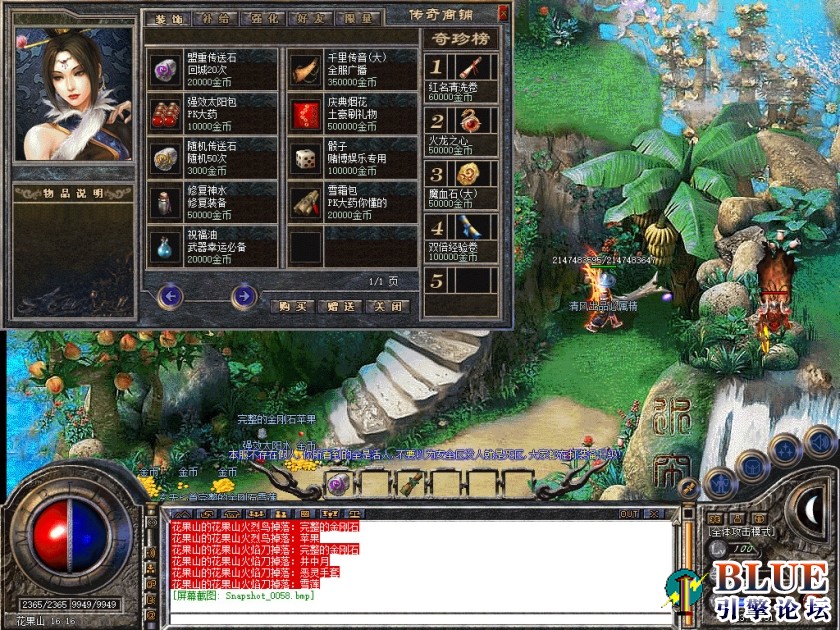
Task: Click the 购买 buy button
Action: tap(291, 306)
